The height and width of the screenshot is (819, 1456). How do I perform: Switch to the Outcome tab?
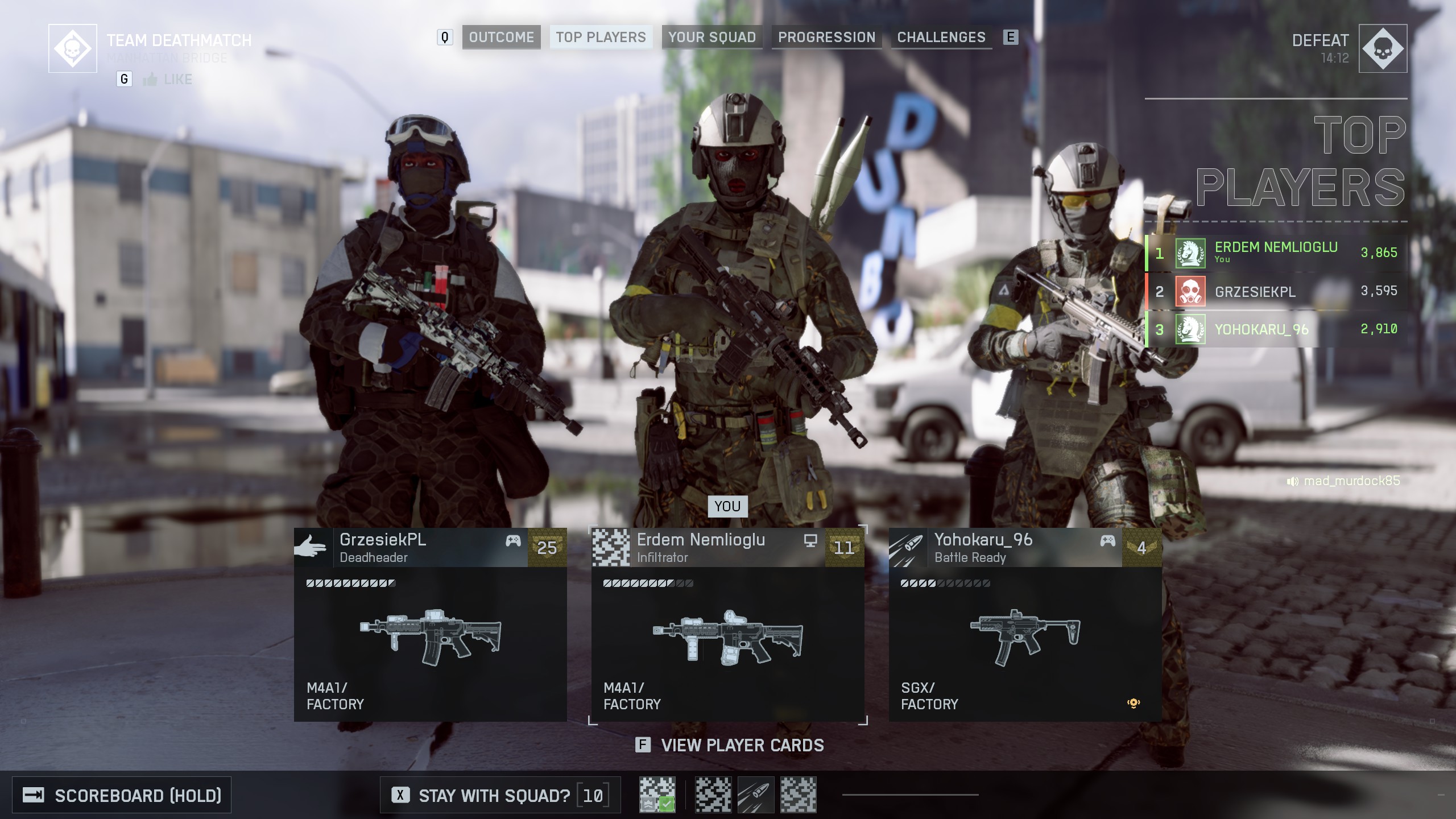(501, 38)
